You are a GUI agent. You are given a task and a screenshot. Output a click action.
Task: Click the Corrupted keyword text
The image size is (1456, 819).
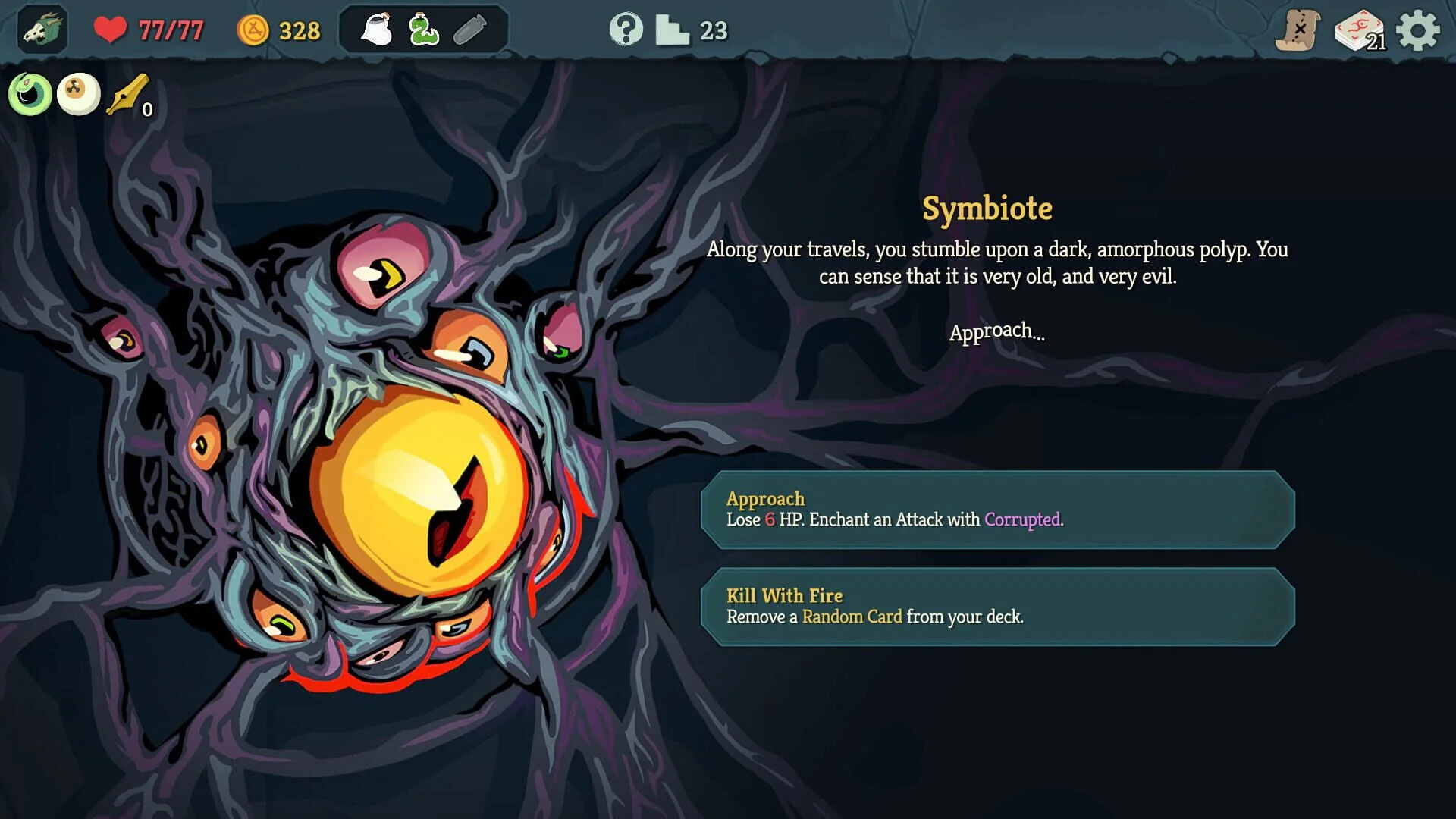tap(1023, 521)
